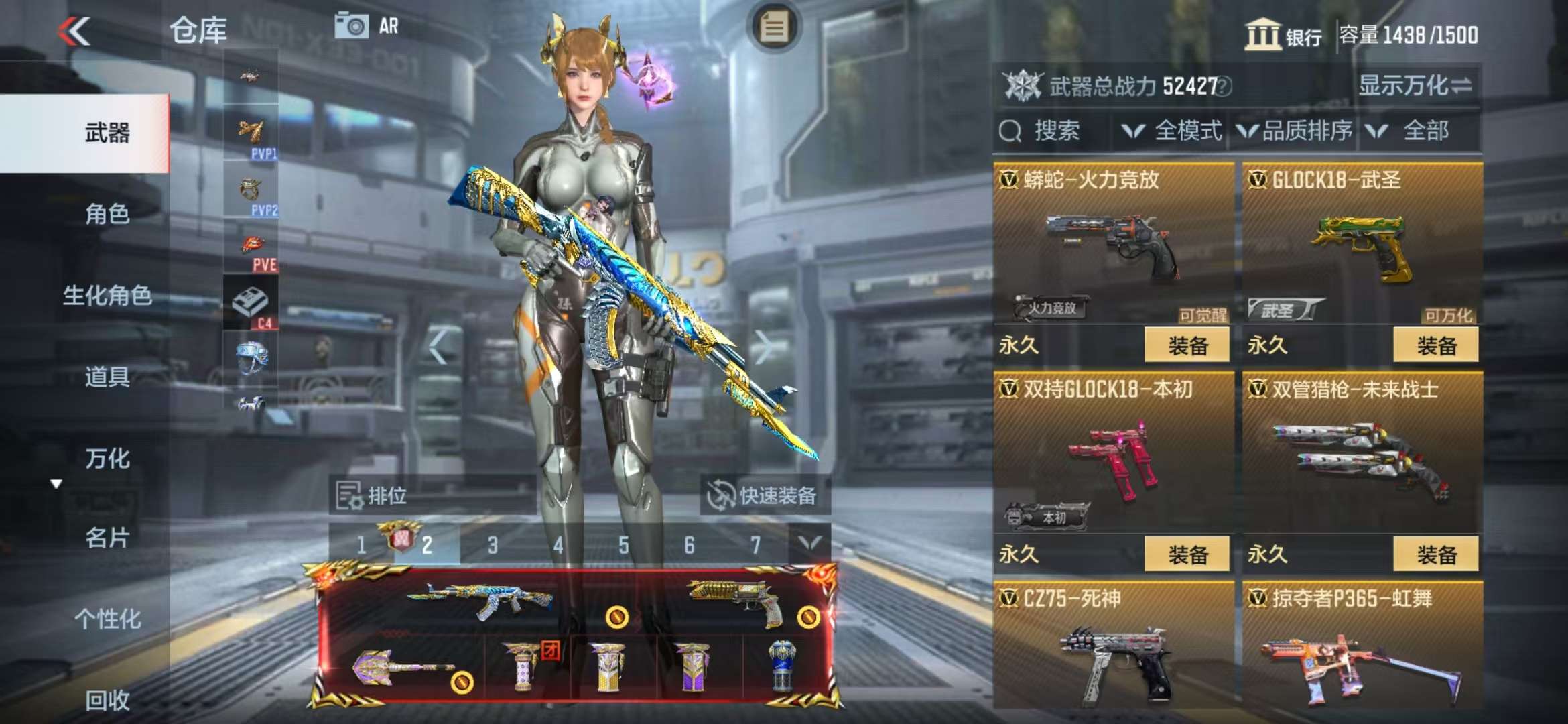
Task: Open the 生化角色 section
Action: 107,296
